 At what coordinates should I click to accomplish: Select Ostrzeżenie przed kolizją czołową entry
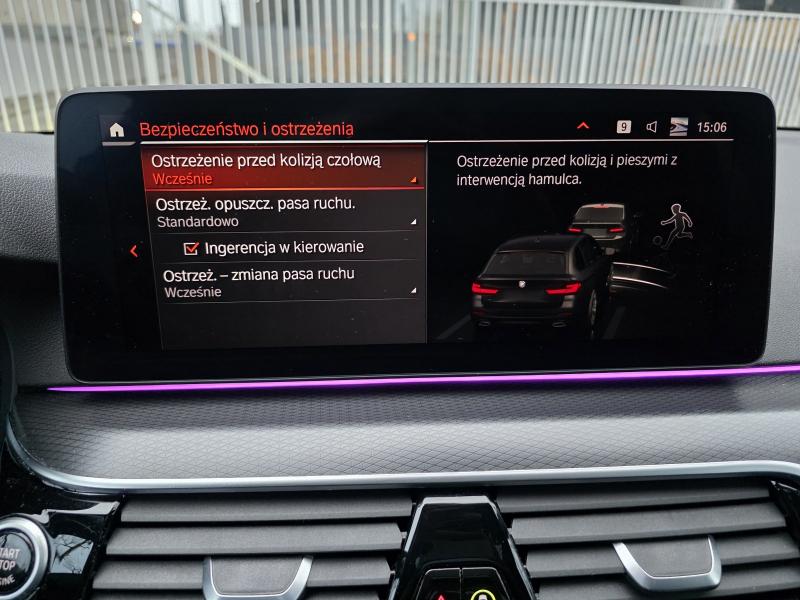[284, 167]
